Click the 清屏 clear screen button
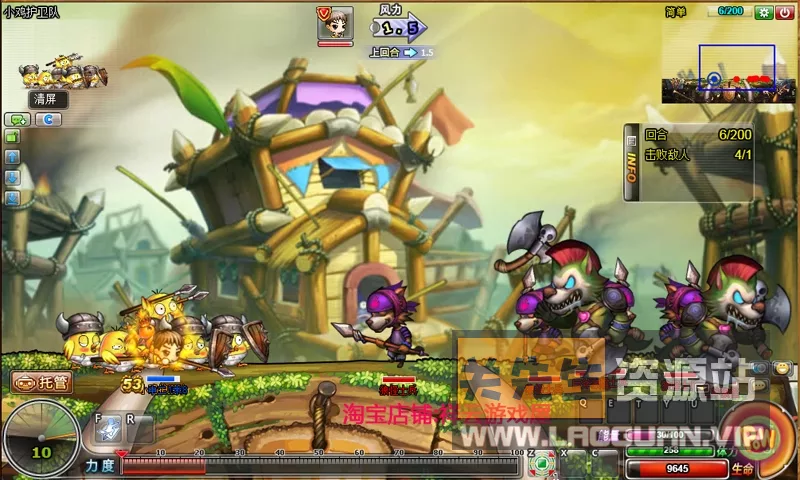 pos(49,99)
